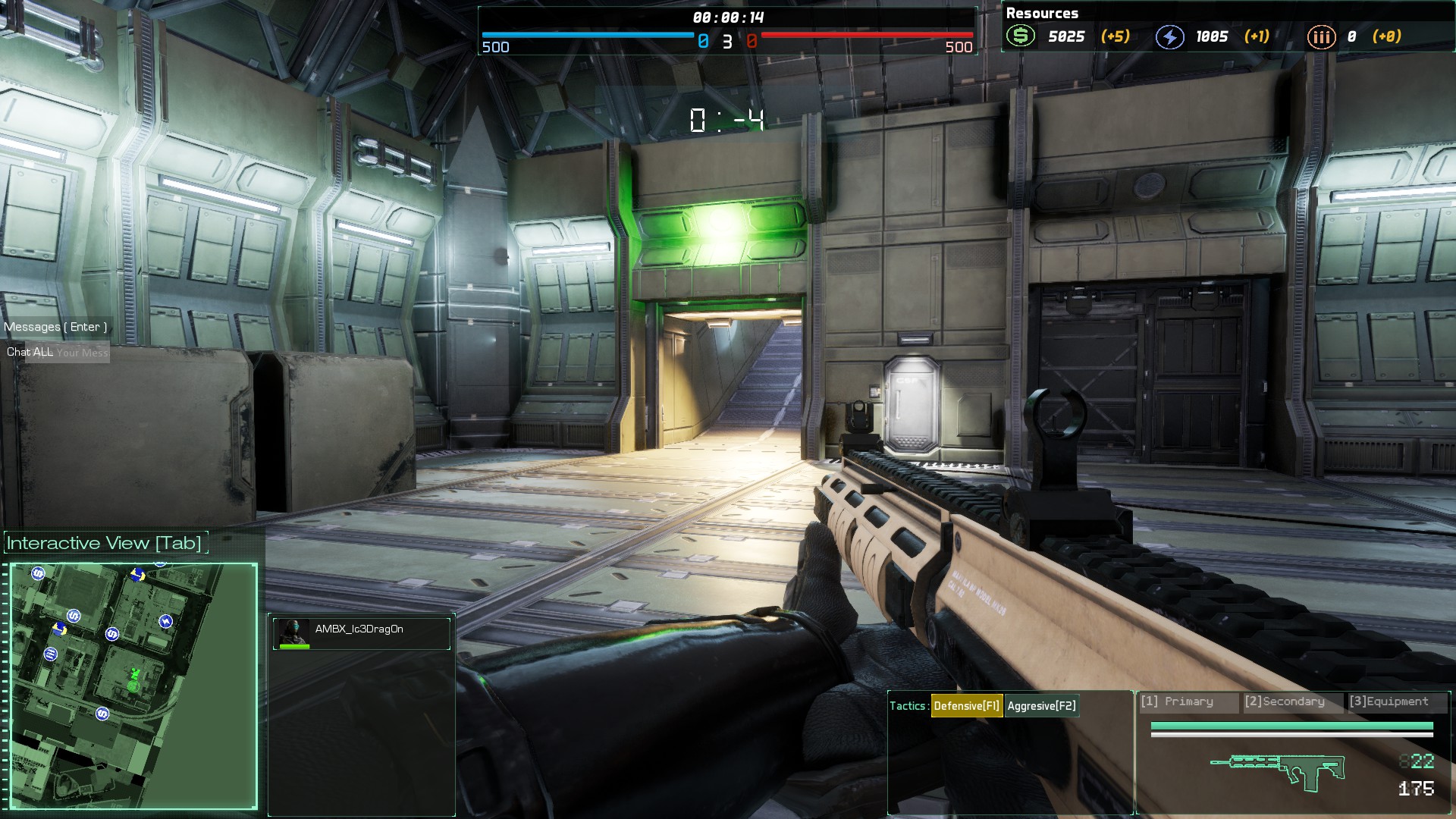Image resolution: width=1456 pixels, height=819 pixels.
Task: Toggle the Chat ALL channel label
Action: tap(30, 352)
